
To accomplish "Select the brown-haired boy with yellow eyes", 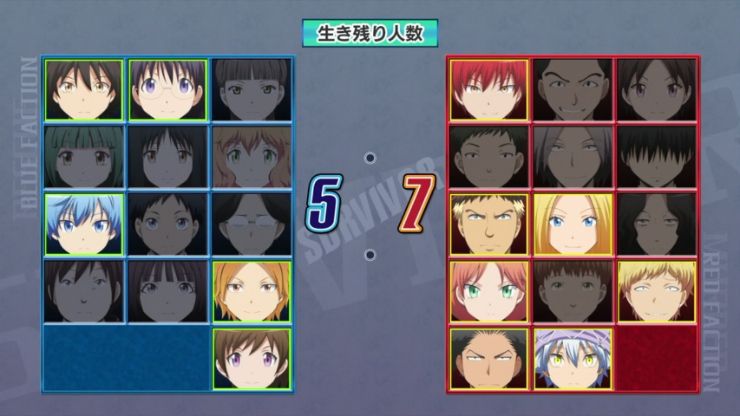I will tap(83, 89).
